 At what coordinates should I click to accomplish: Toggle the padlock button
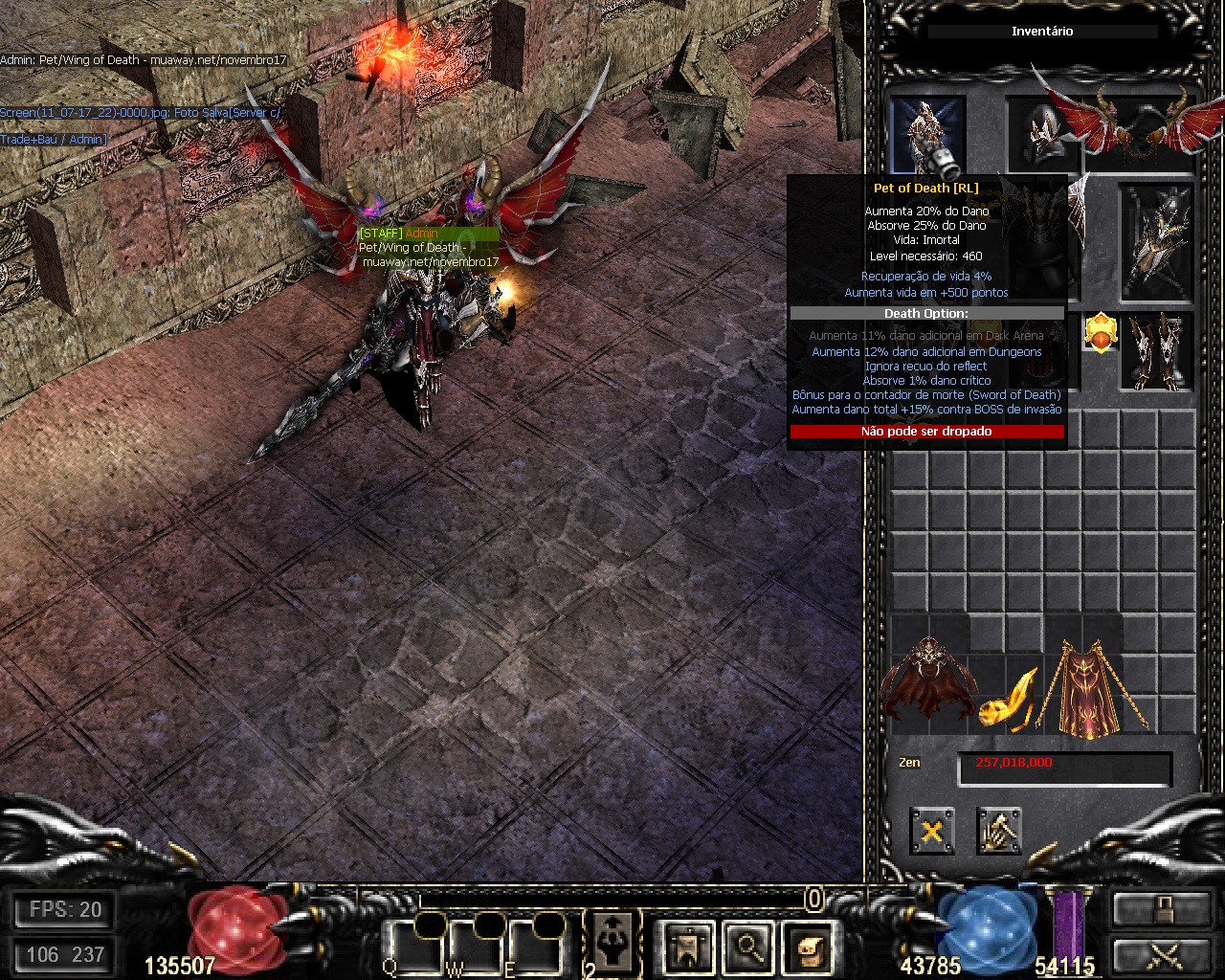pos(1160,909)
